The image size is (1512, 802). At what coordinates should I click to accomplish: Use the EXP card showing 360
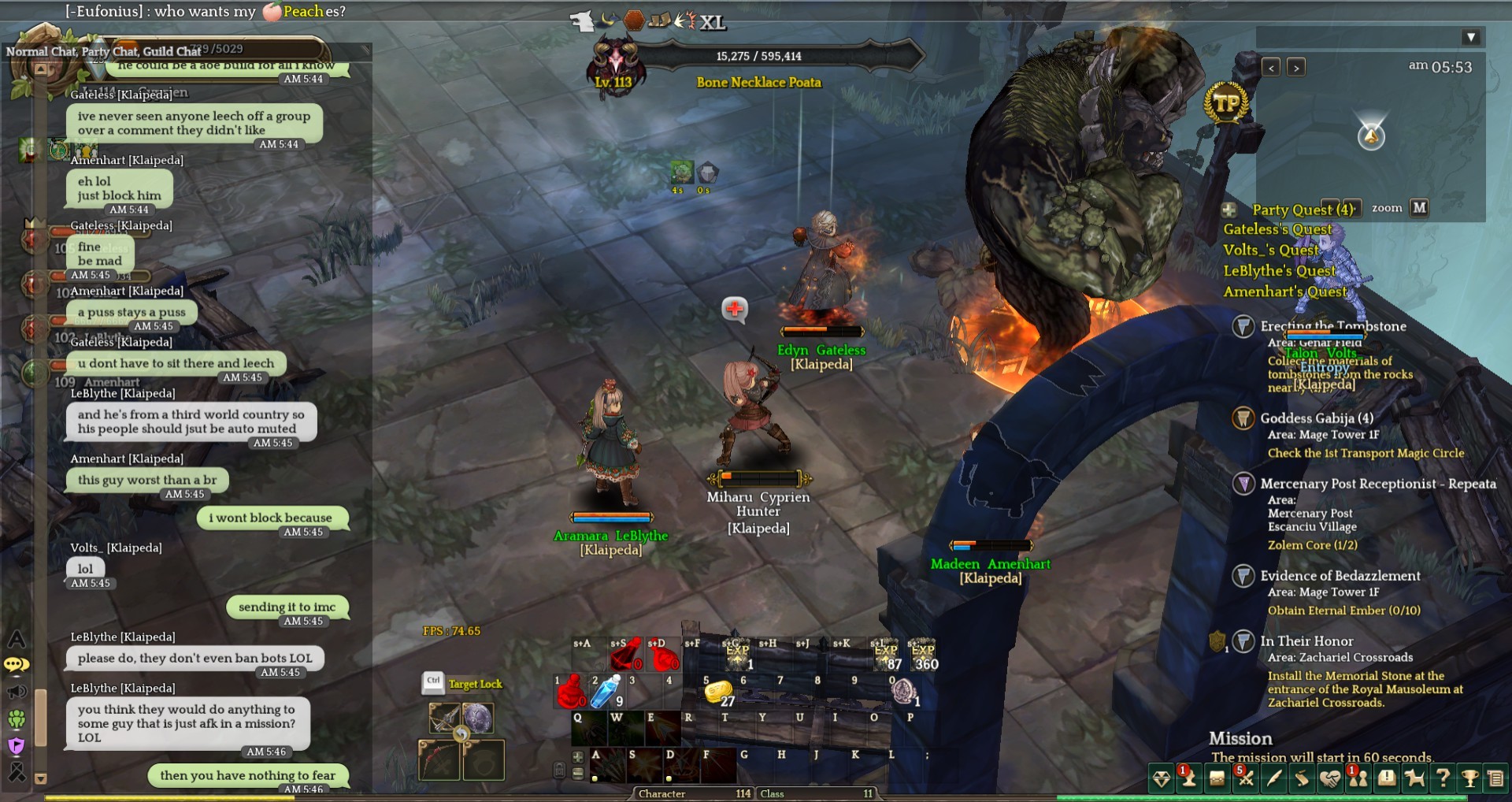(x=922, y=655)
